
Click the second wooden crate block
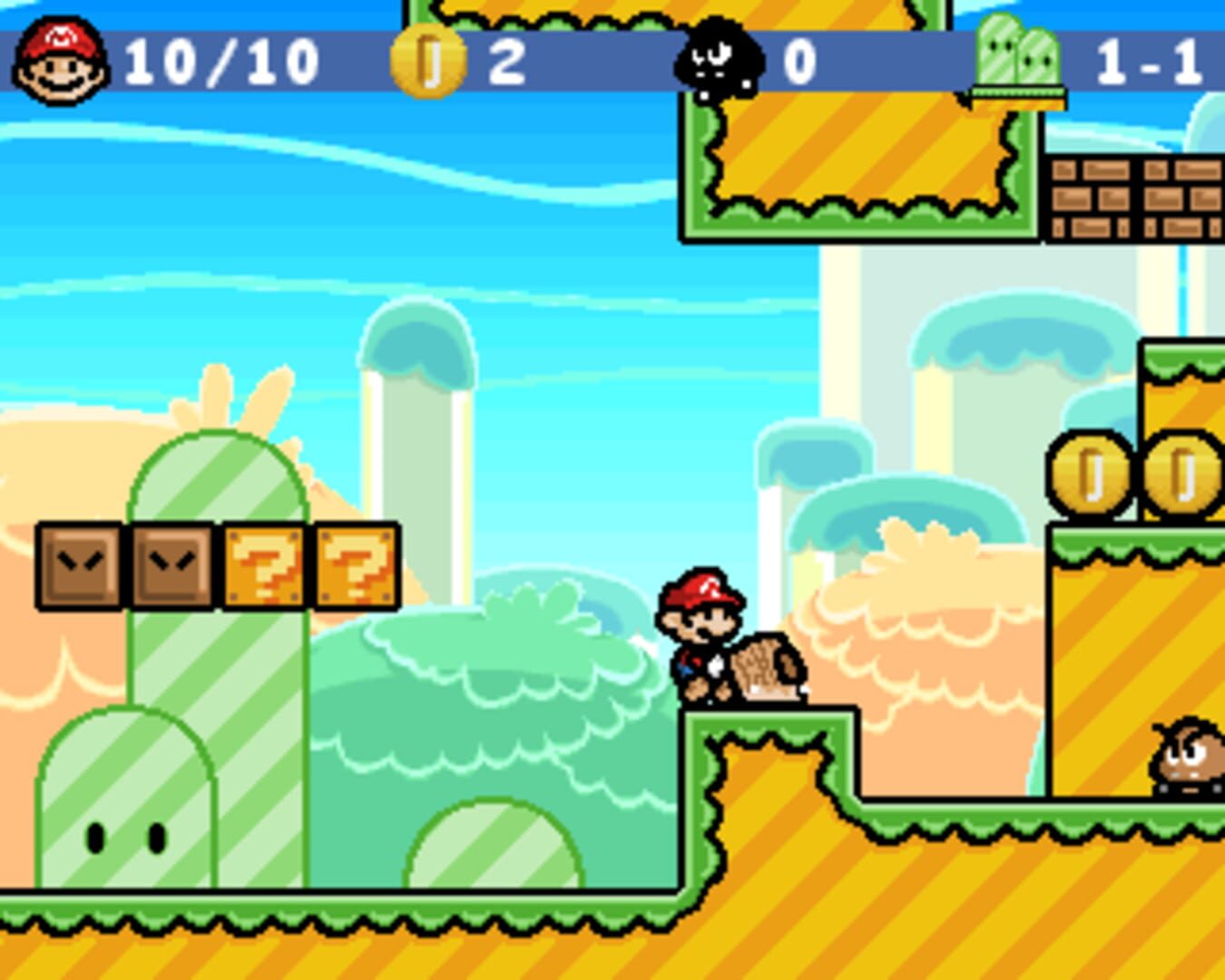172,564
